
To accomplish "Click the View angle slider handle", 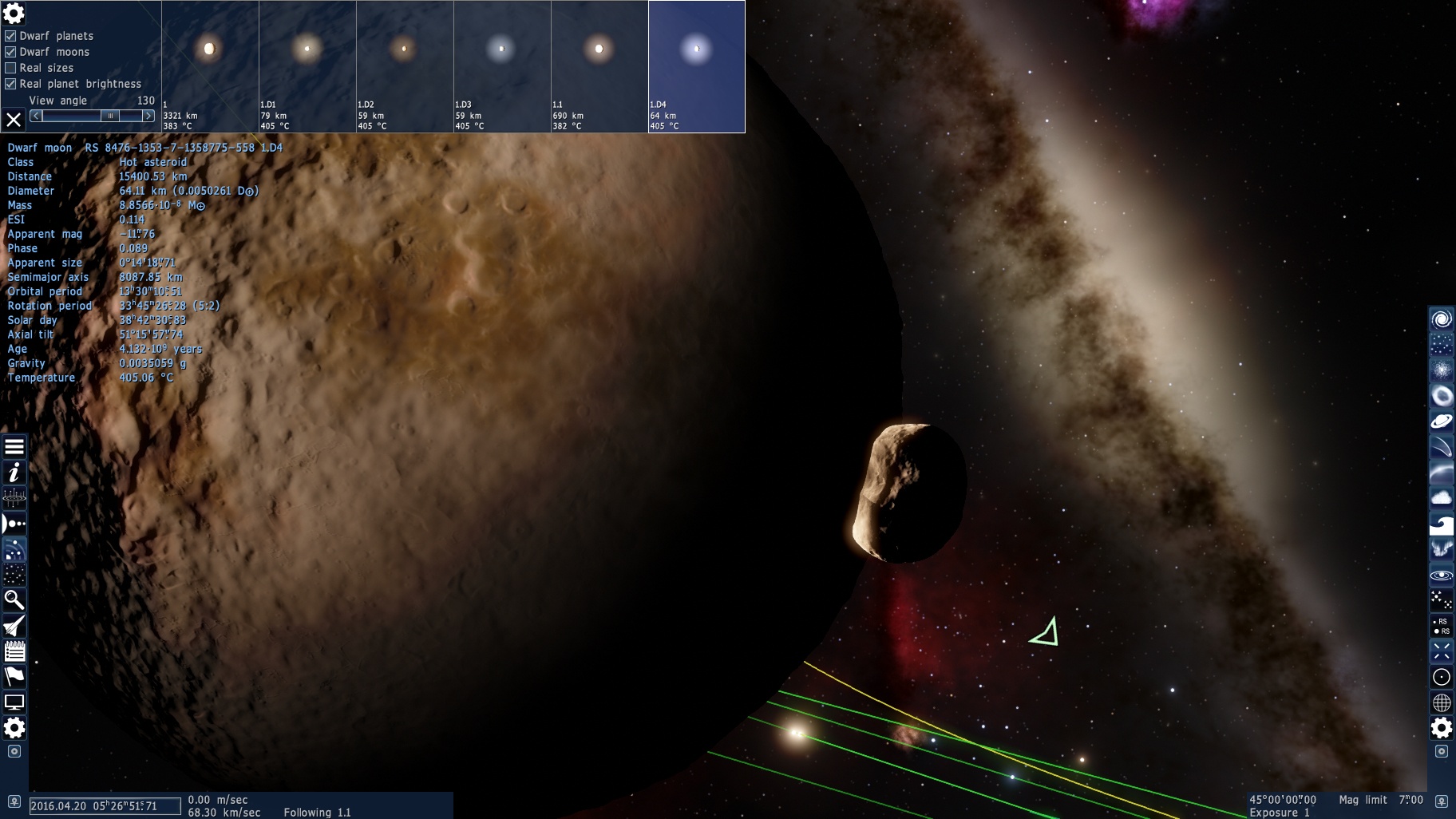I will pos(111,116).
